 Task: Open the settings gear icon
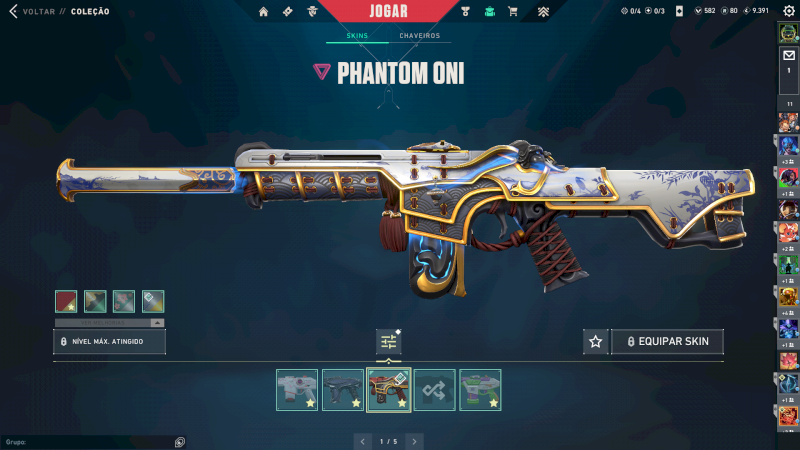point(788,11)
